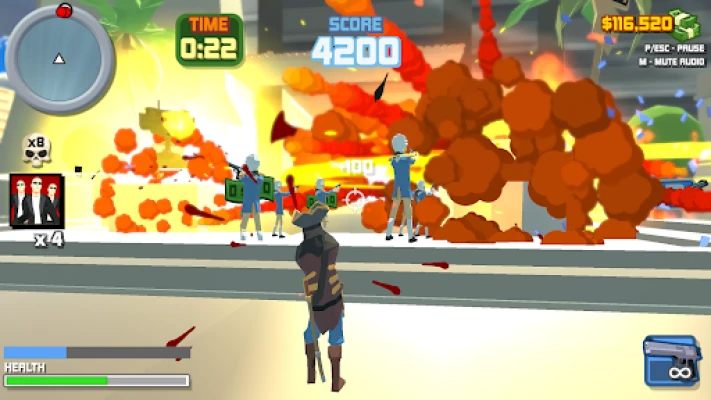
Task: Click the circular minimap radar
Action: 59,58
